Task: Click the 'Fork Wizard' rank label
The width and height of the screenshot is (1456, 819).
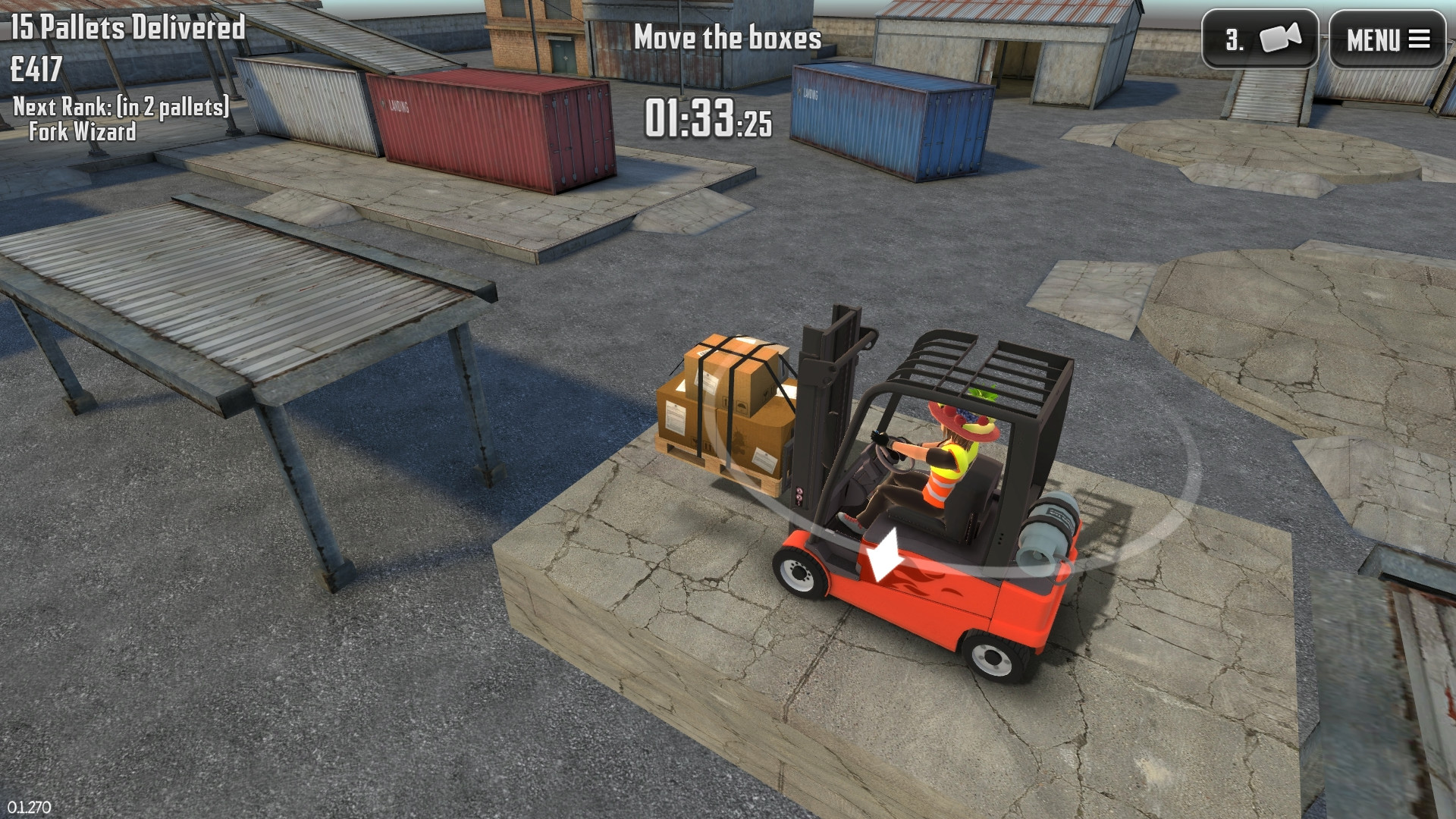Action: click(82, 131)
